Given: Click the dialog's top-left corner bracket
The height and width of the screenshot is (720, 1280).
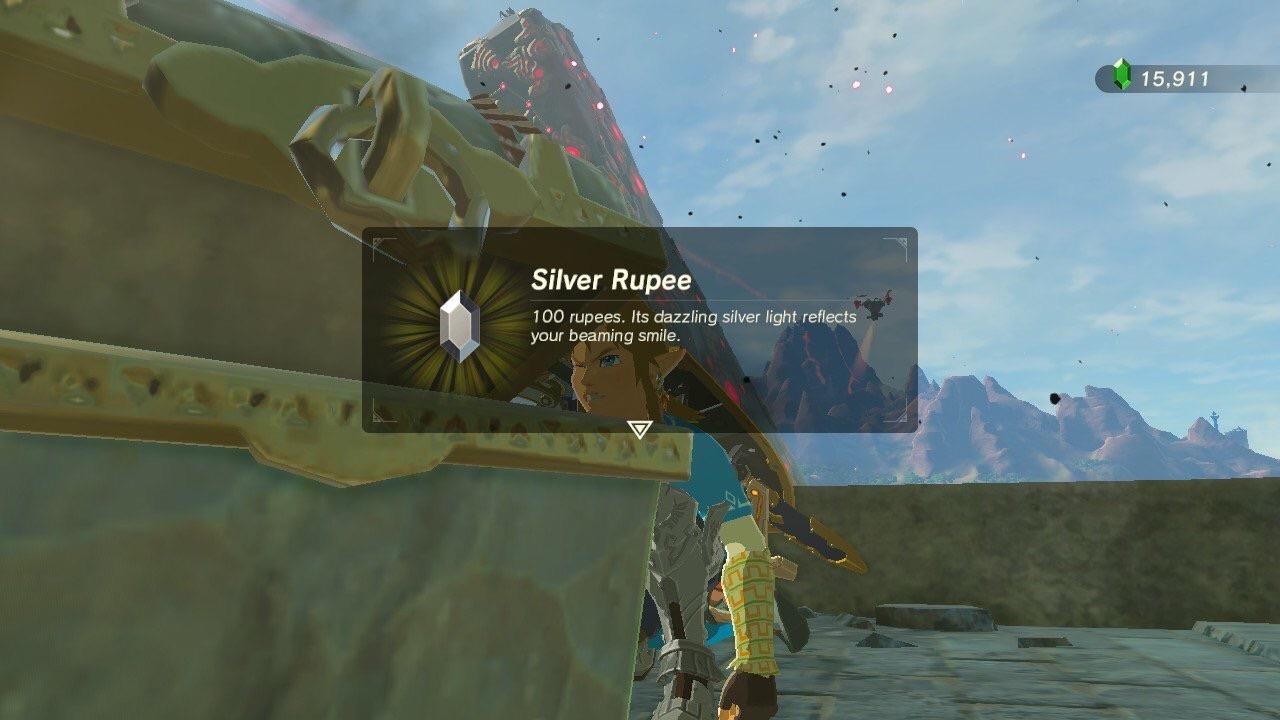Looking at the screenshot, I should 377,240.
